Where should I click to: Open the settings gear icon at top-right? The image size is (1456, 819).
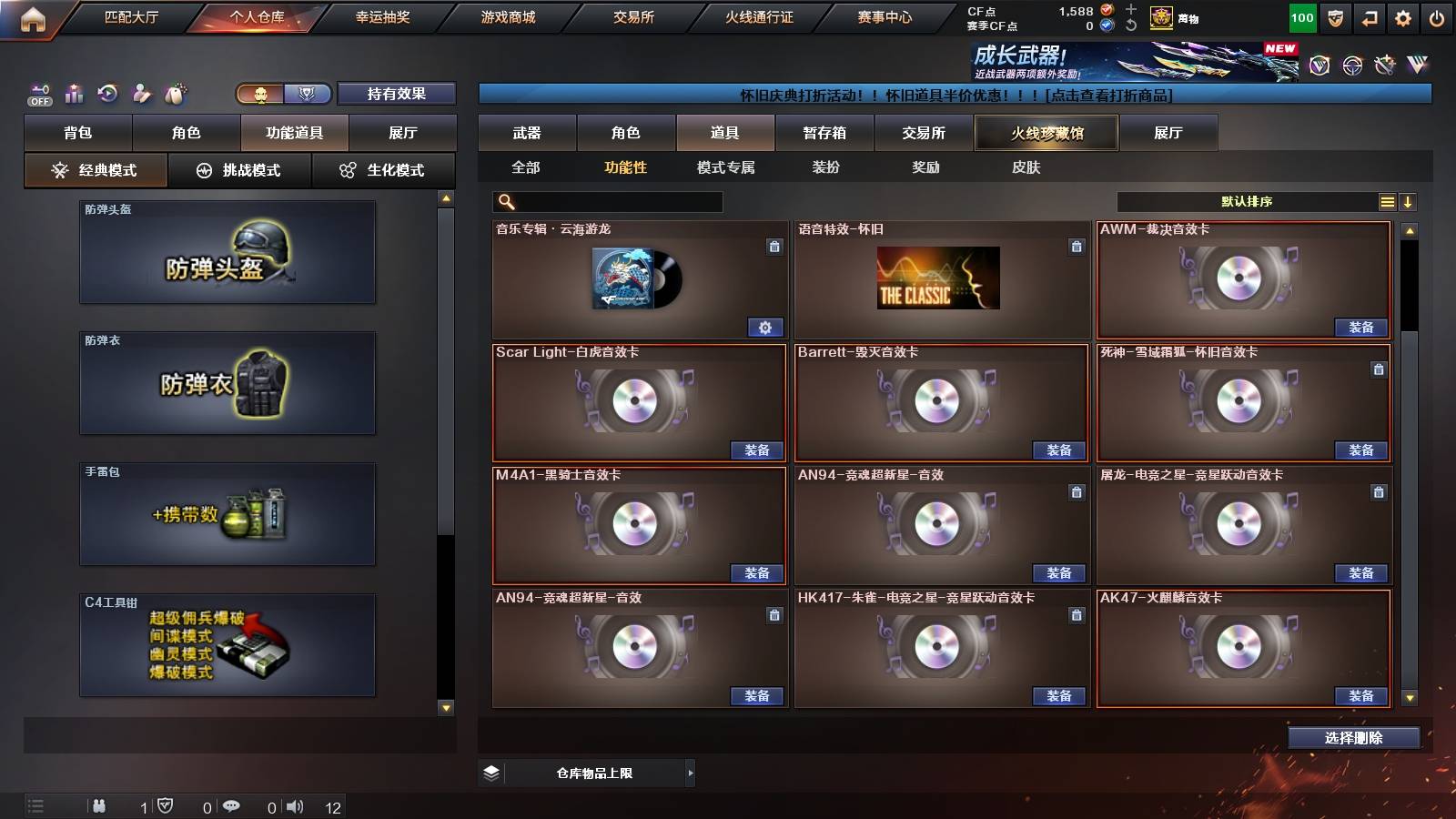(x=1402, y=16)
